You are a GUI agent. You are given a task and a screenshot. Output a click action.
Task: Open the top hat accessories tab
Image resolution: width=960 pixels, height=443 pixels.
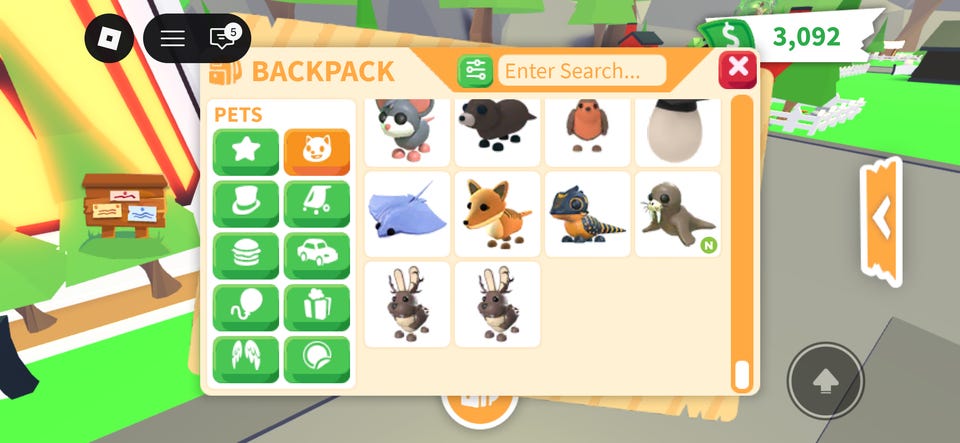[245, 204]
